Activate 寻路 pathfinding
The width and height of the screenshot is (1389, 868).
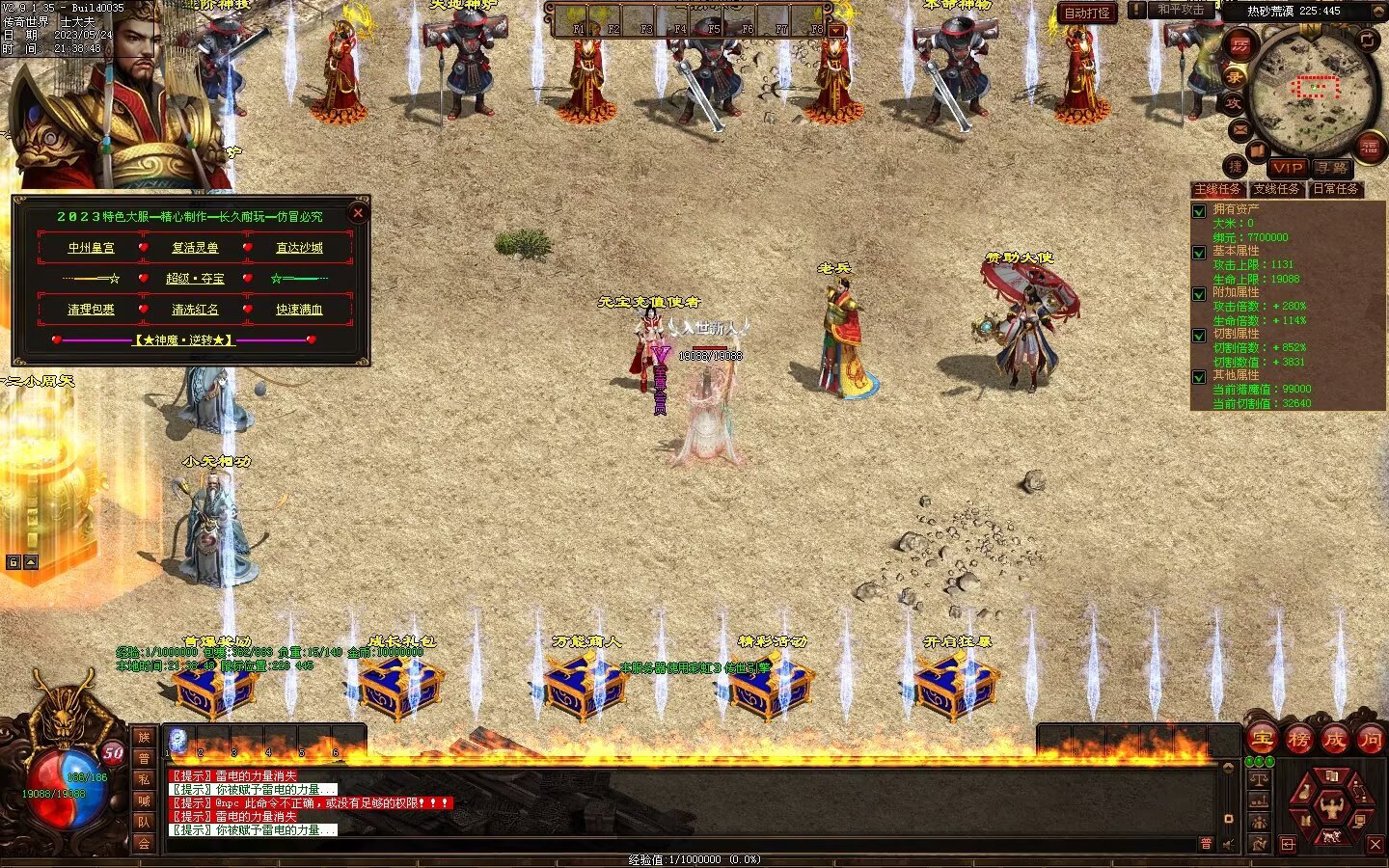(x=1332, y=168)
